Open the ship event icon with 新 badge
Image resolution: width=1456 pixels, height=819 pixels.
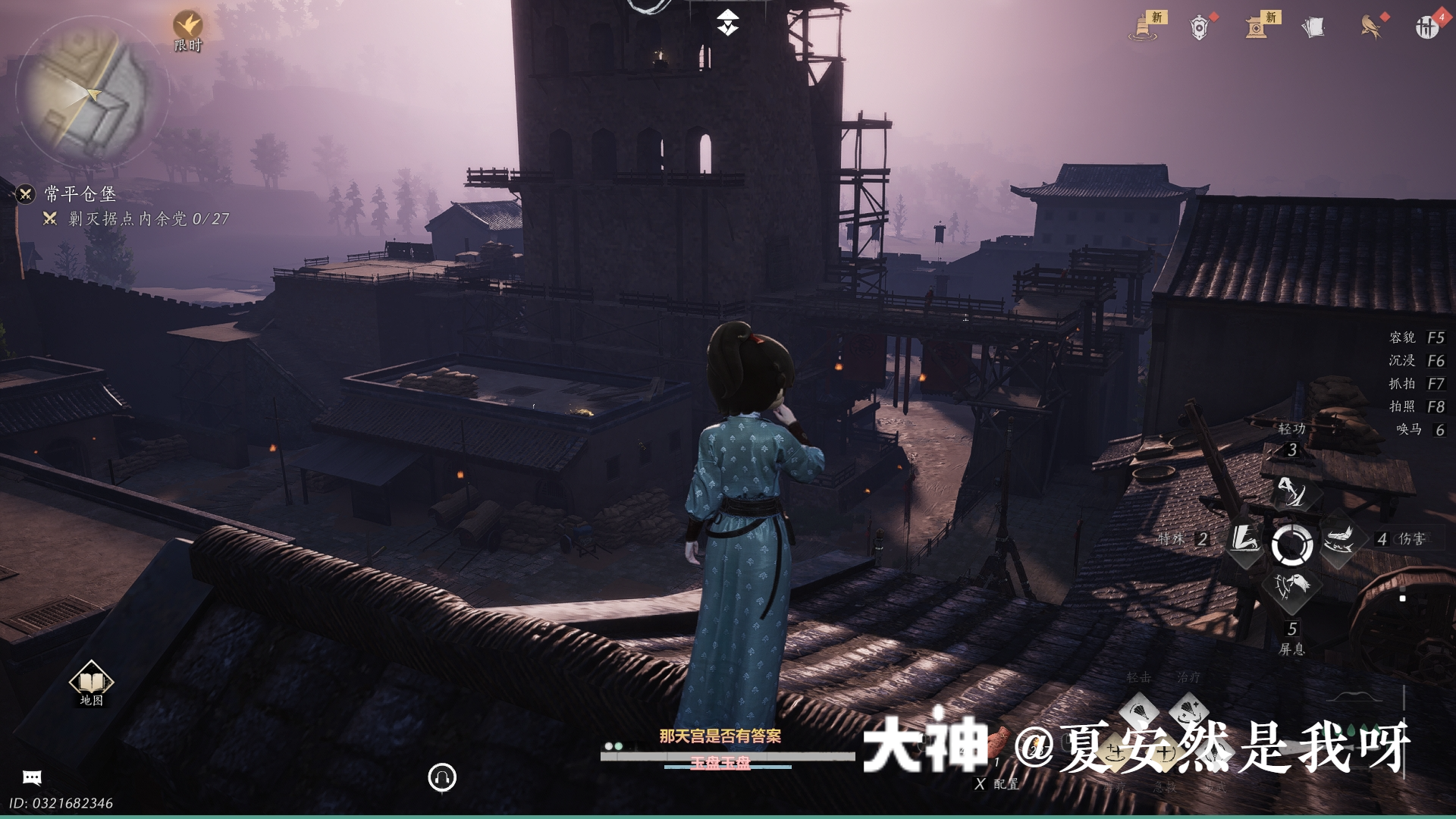click(1141, 27)
